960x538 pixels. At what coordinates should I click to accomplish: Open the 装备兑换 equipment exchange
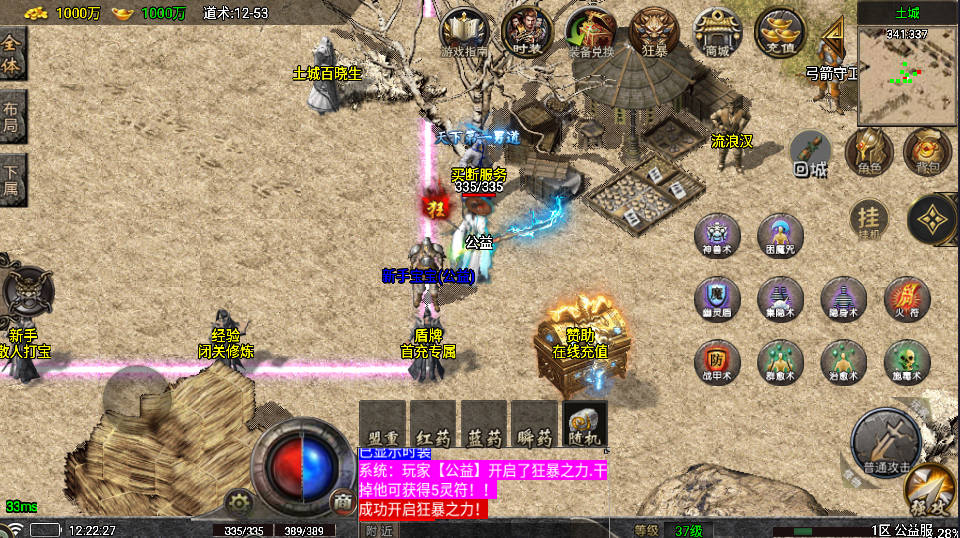[591, 31]
